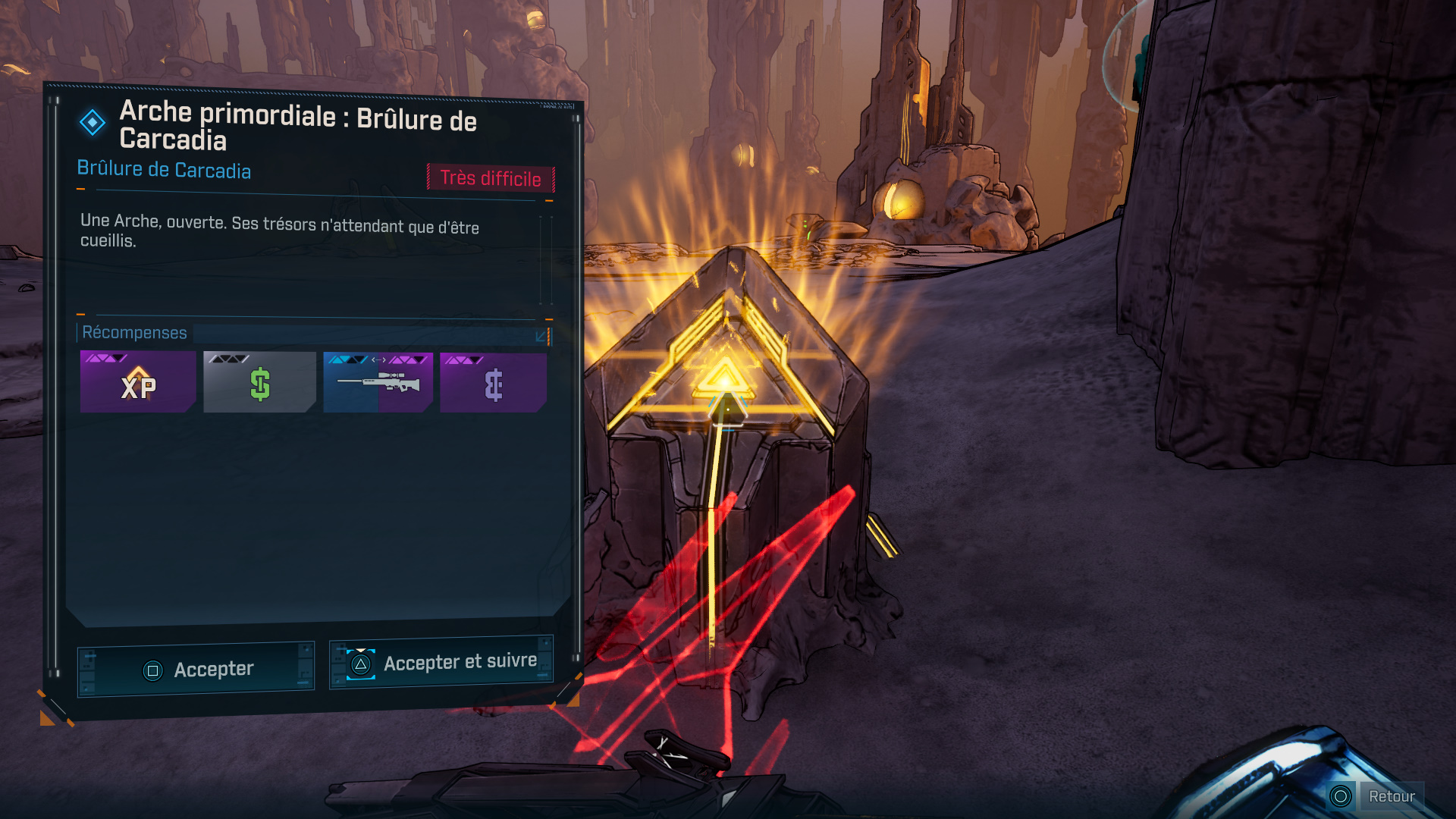Inspect the sniper rifle reward tile
1456x819 pixels.
click(x=378, y=382)
